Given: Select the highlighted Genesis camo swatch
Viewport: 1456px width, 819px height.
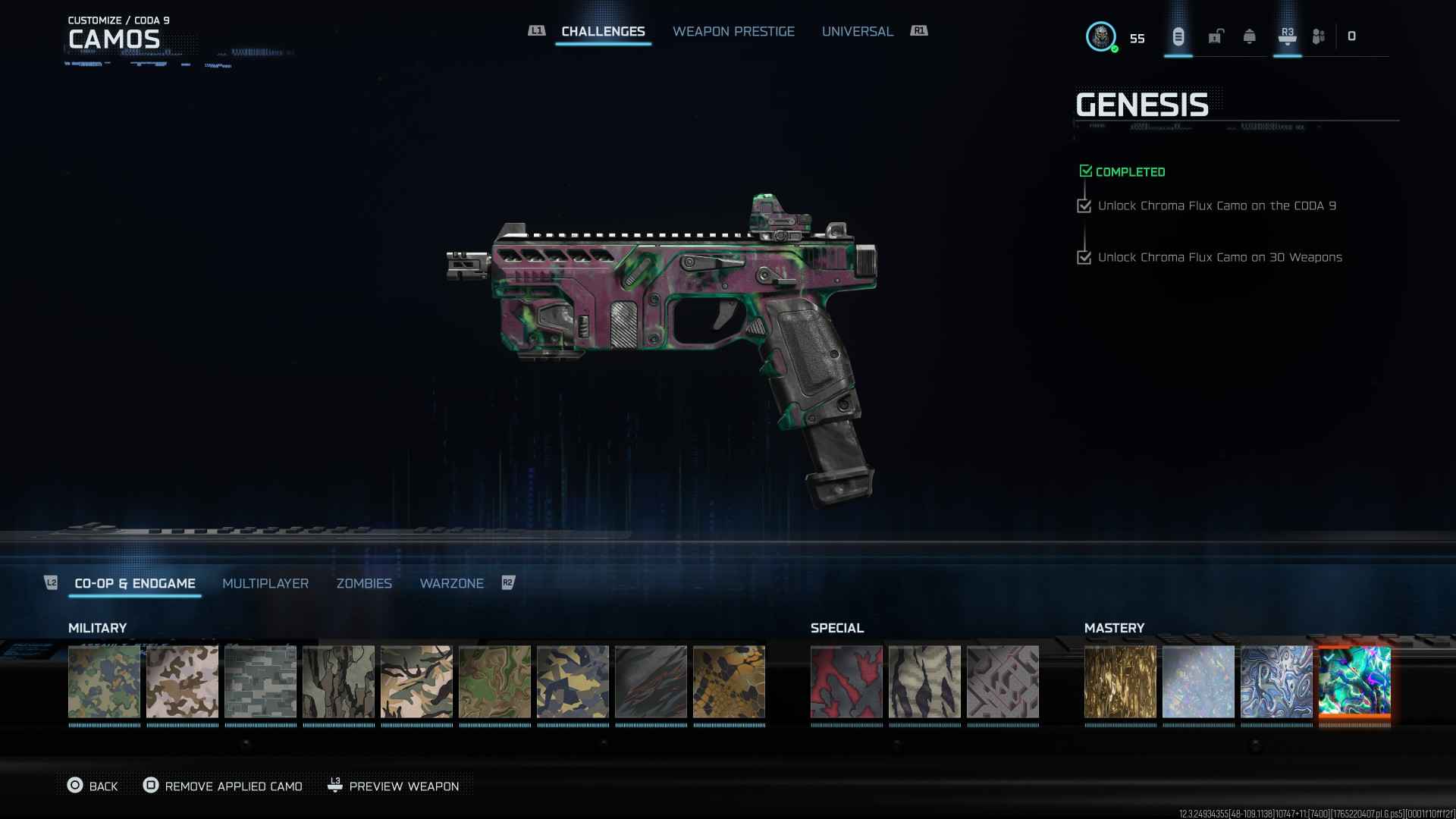Looking at the screenshot, I should [x=1354, y=682].
